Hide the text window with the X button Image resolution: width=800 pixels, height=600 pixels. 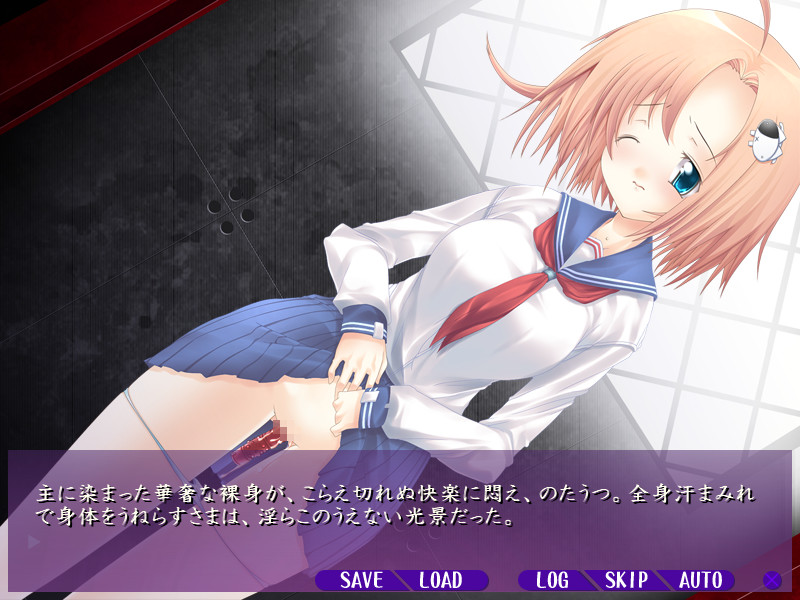tap(772, 580)
